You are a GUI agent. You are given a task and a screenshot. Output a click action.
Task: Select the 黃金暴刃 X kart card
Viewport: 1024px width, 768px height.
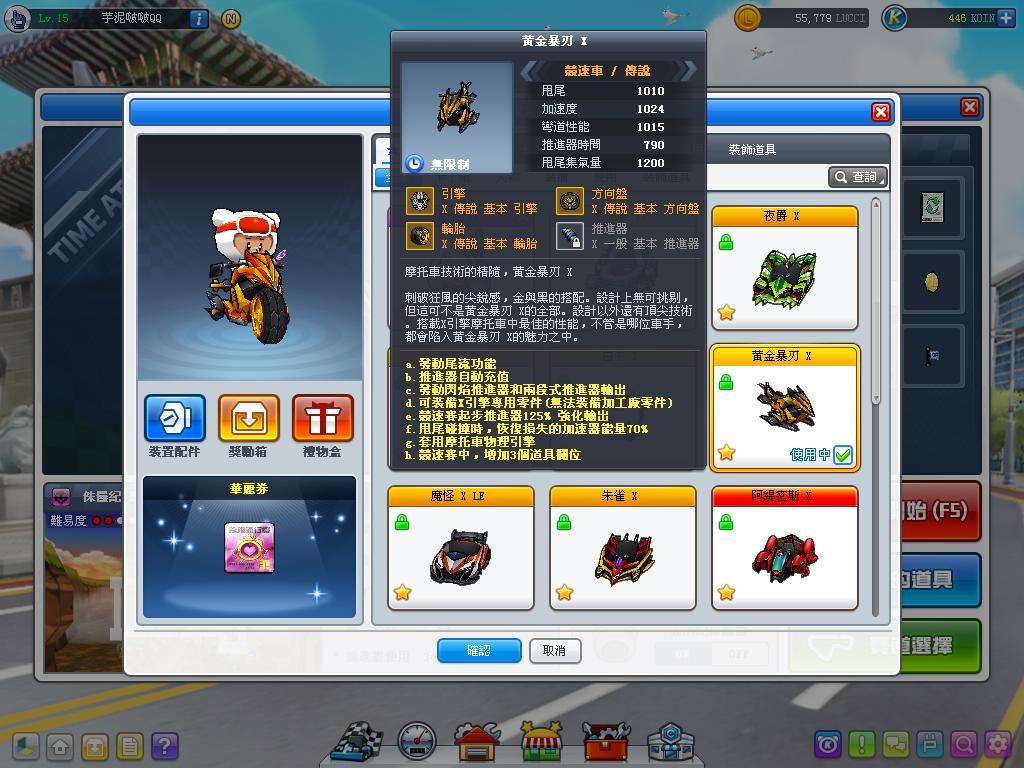click(784, 407)
